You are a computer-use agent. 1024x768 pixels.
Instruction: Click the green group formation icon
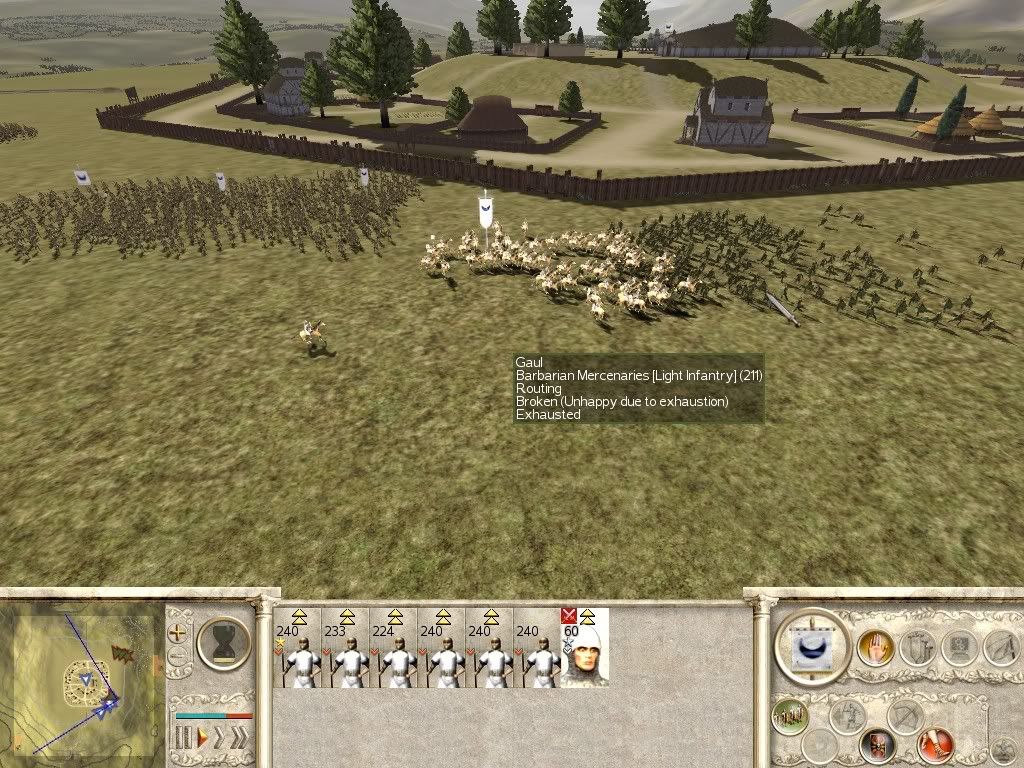(791, 716)
